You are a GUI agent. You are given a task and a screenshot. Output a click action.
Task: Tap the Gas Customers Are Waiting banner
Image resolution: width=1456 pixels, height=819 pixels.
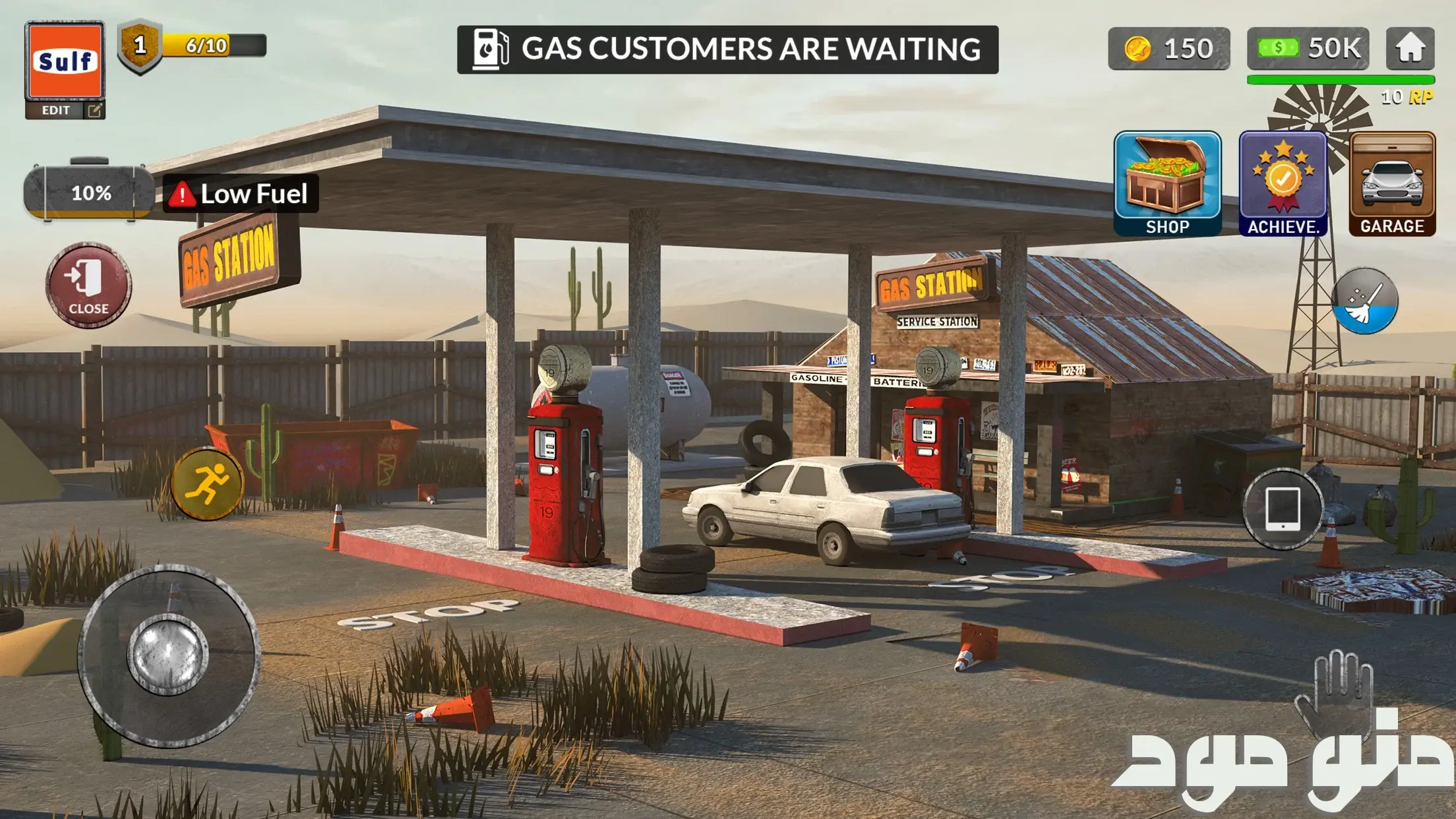pyautogui.click(x=727, y=49)
